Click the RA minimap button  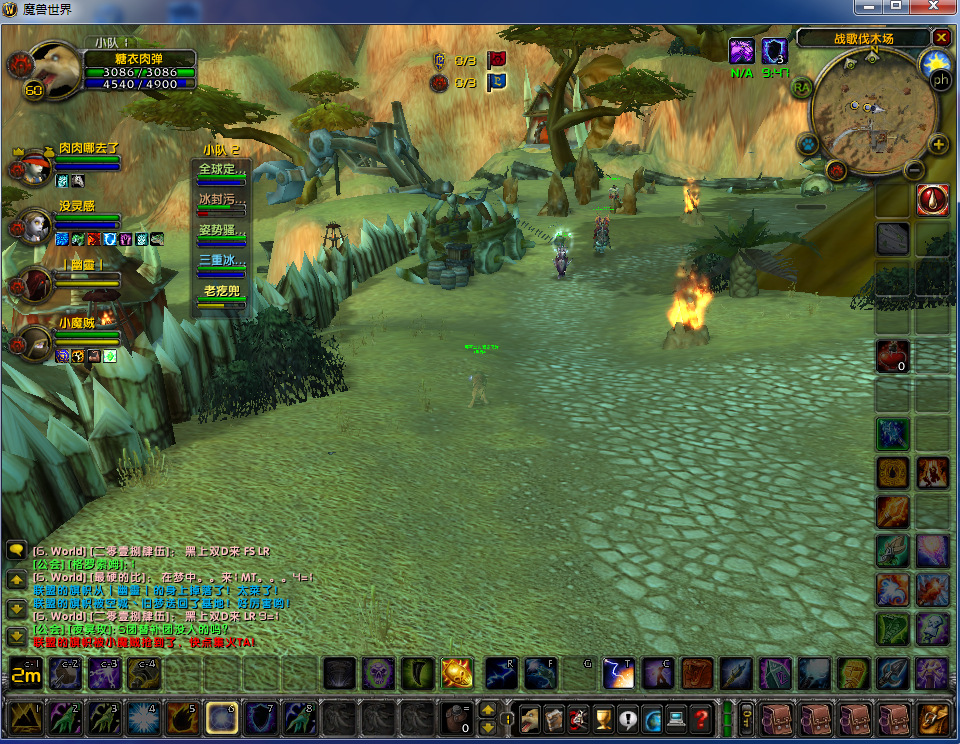tap(801, 87)
